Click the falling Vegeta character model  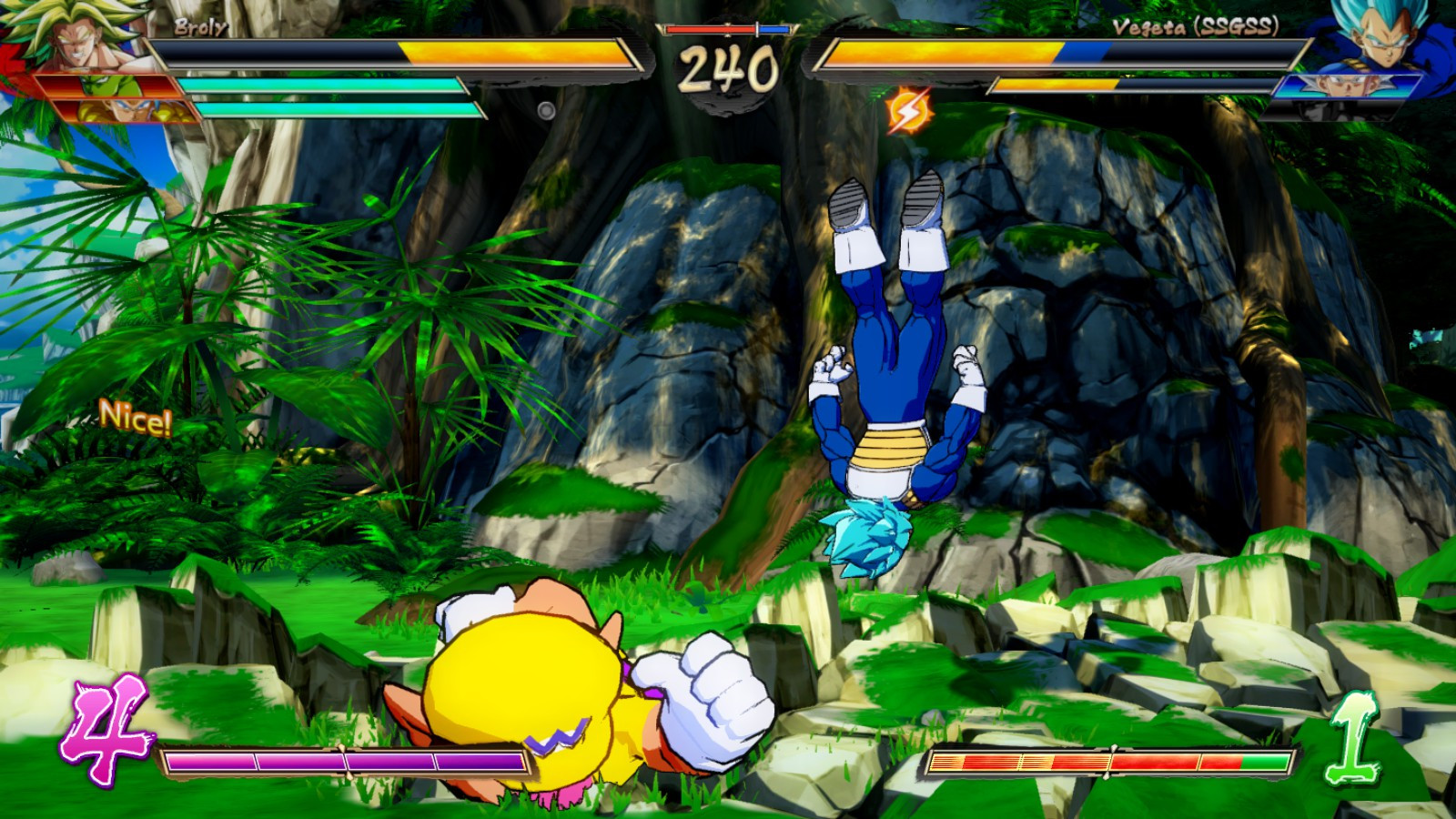887,364
